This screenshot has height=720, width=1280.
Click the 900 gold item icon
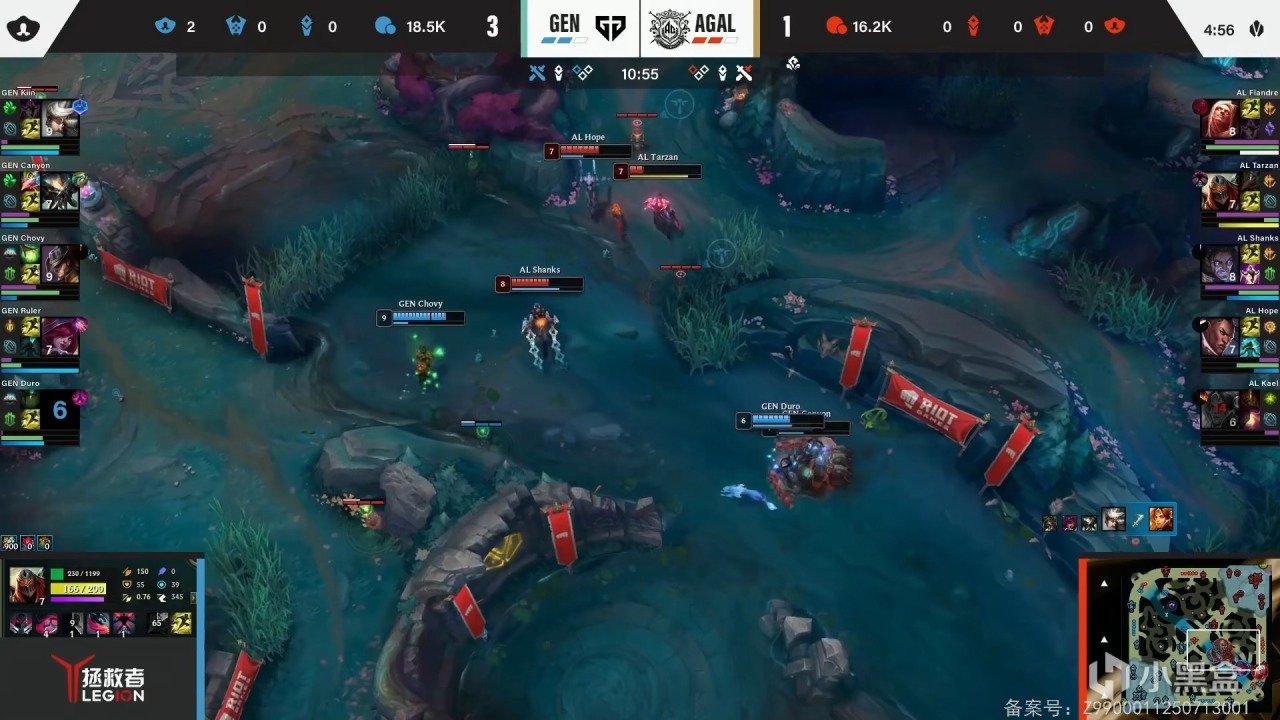coord(10,543)
